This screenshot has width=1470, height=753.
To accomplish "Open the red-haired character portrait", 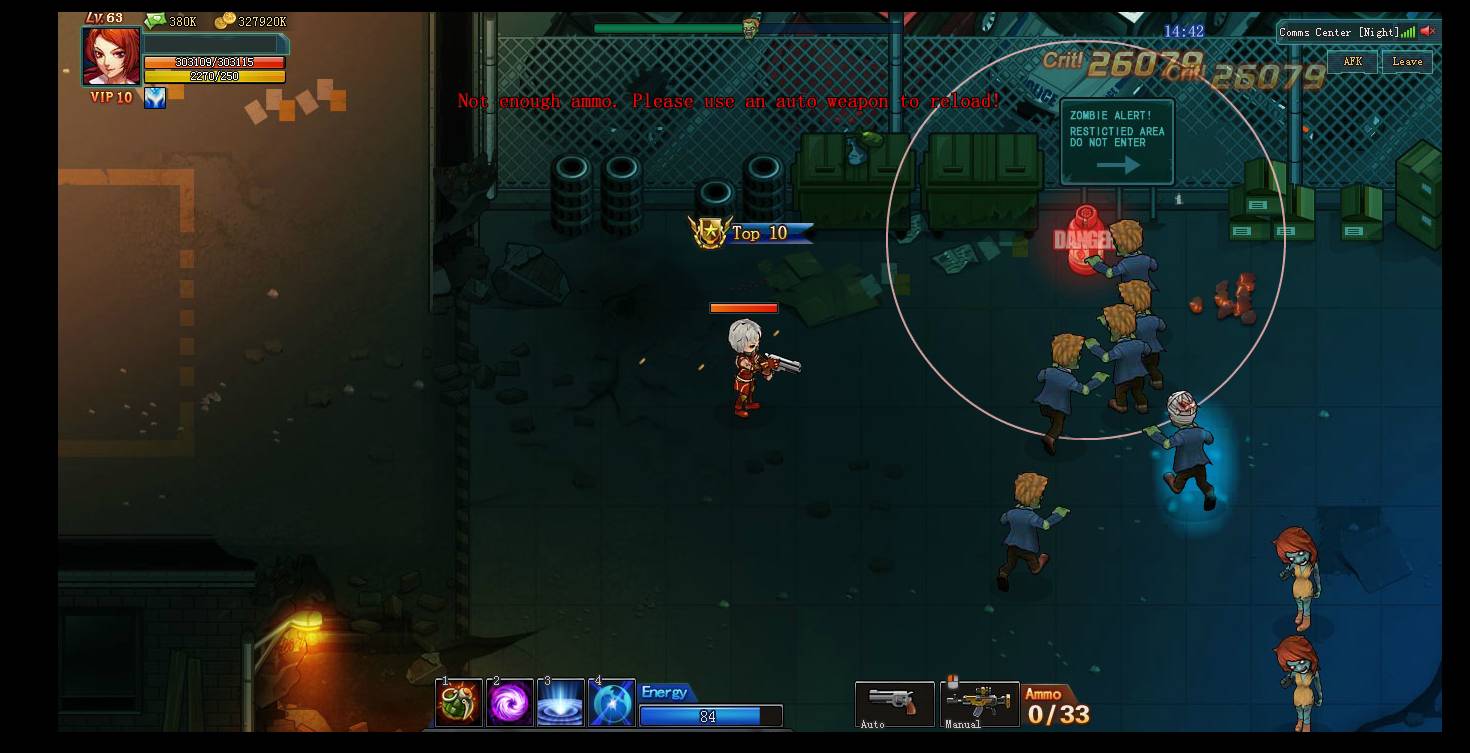I will point(111,56).
